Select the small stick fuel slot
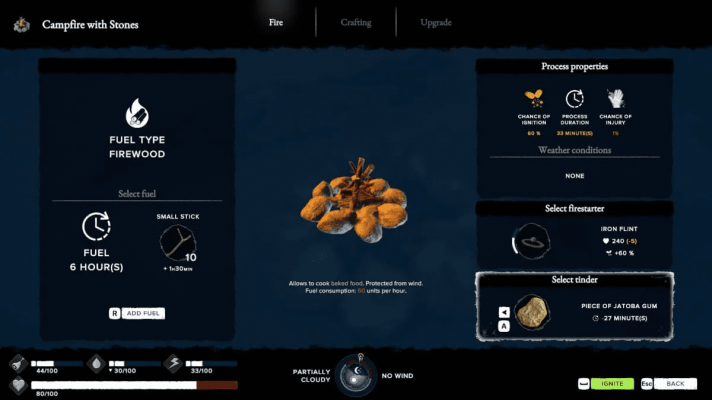This screenshot has width=712, height=400. 178,243
